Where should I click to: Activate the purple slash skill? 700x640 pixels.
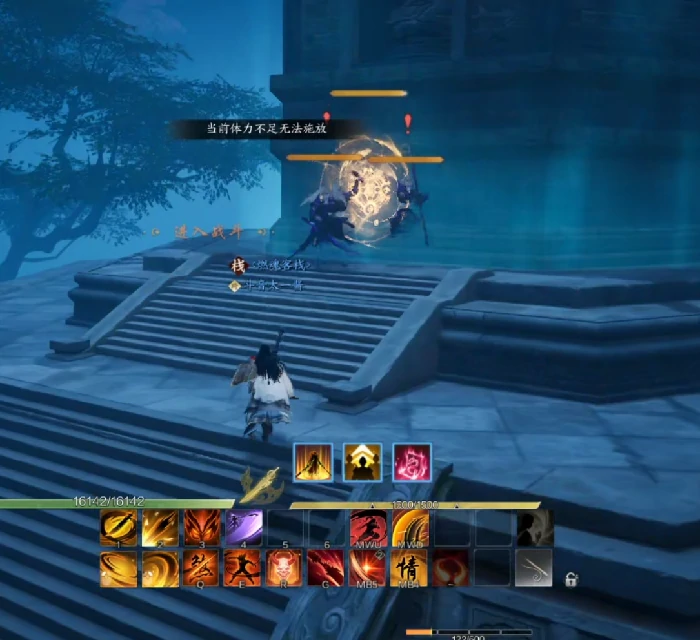pyautogui.click(x=243, y=528)
